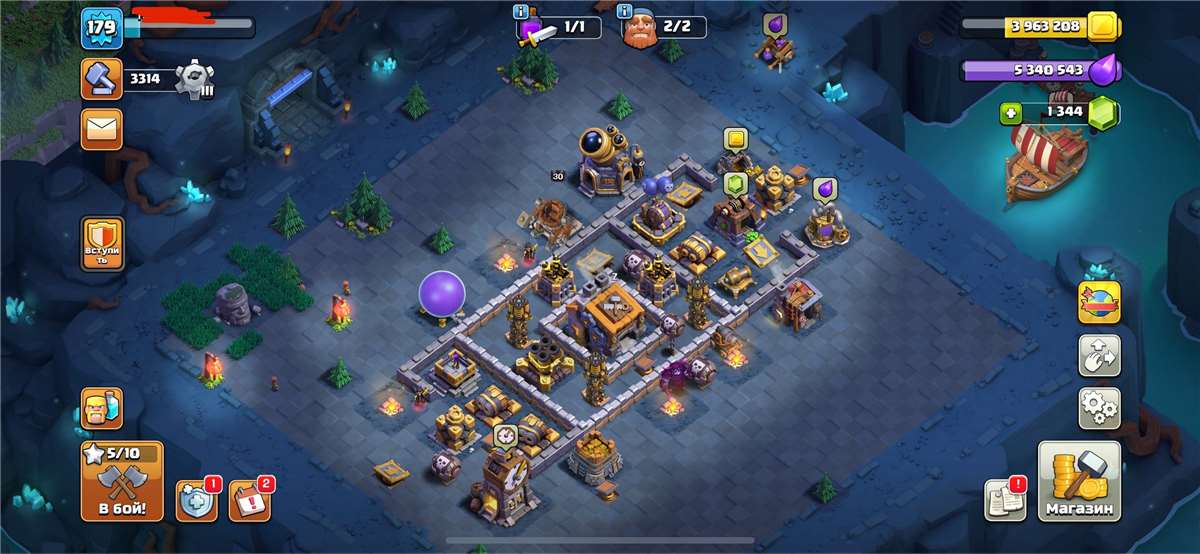1200x554 pixels.
Task: Tap the Вступить clan shield button
Action: 101,243
